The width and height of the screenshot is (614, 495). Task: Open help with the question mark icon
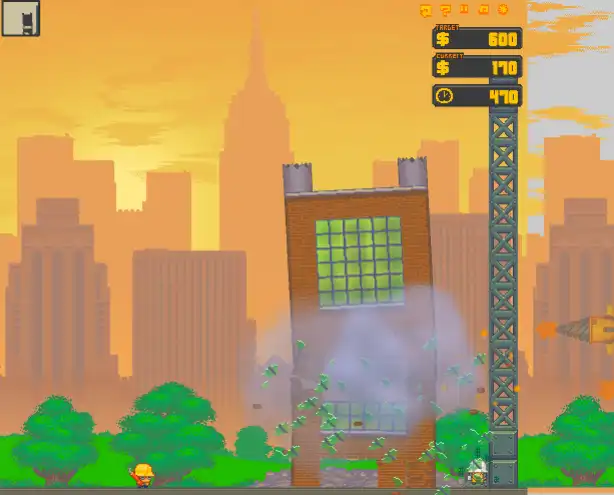pyautogui.click(x=445, y=10)
